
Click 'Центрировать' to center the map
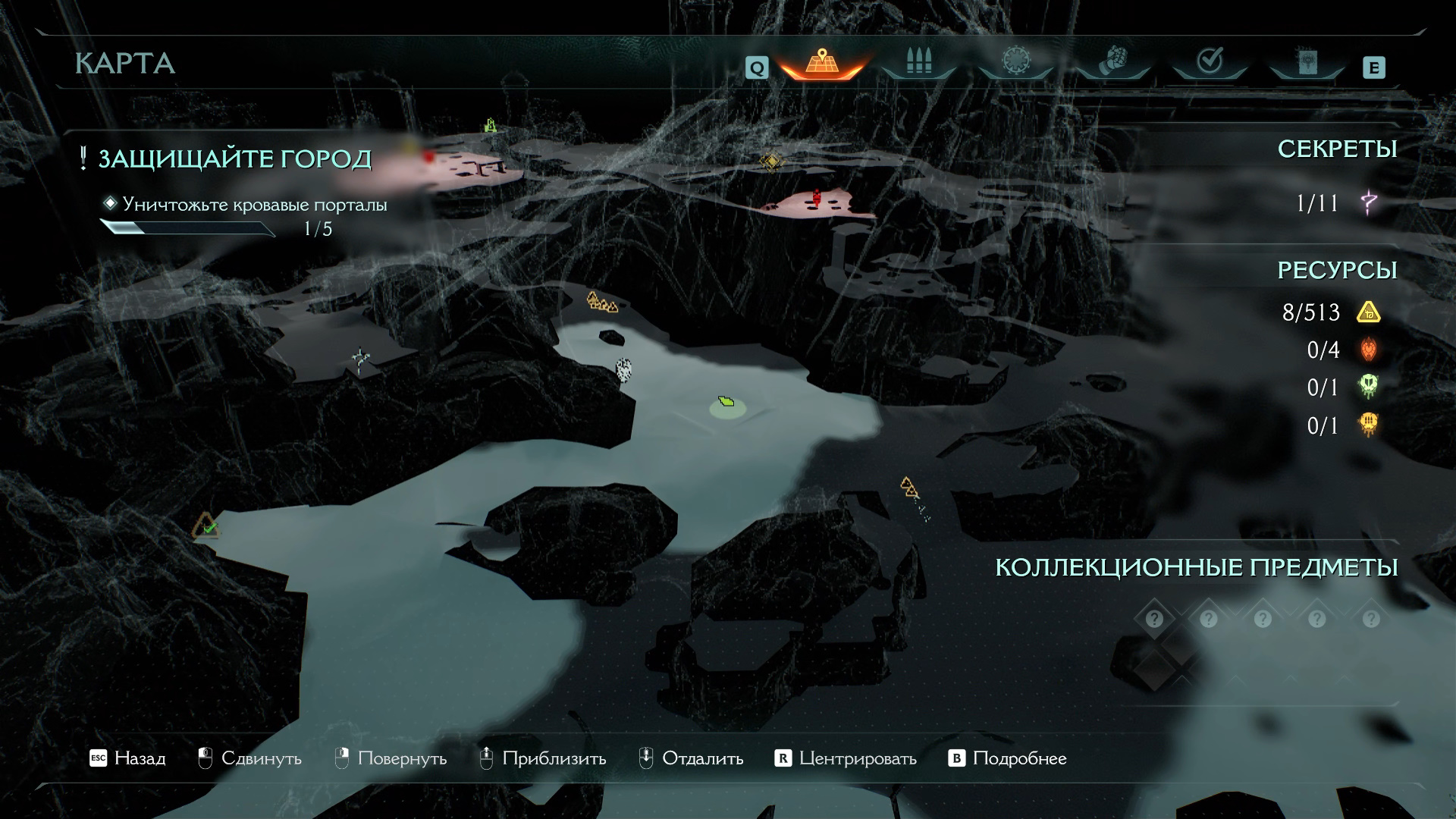[x=846, y=758]
